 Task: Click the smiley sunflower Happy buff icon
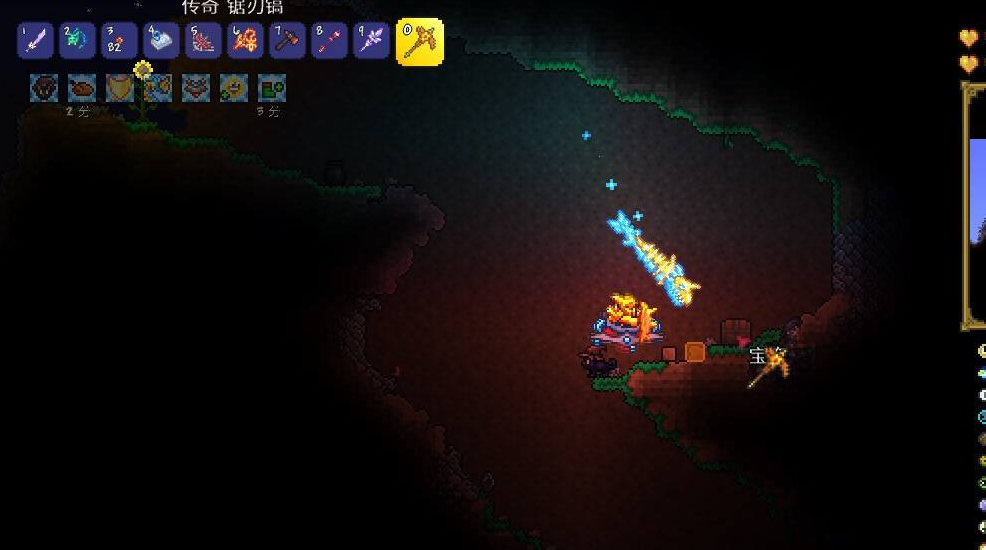pos(234,88)
